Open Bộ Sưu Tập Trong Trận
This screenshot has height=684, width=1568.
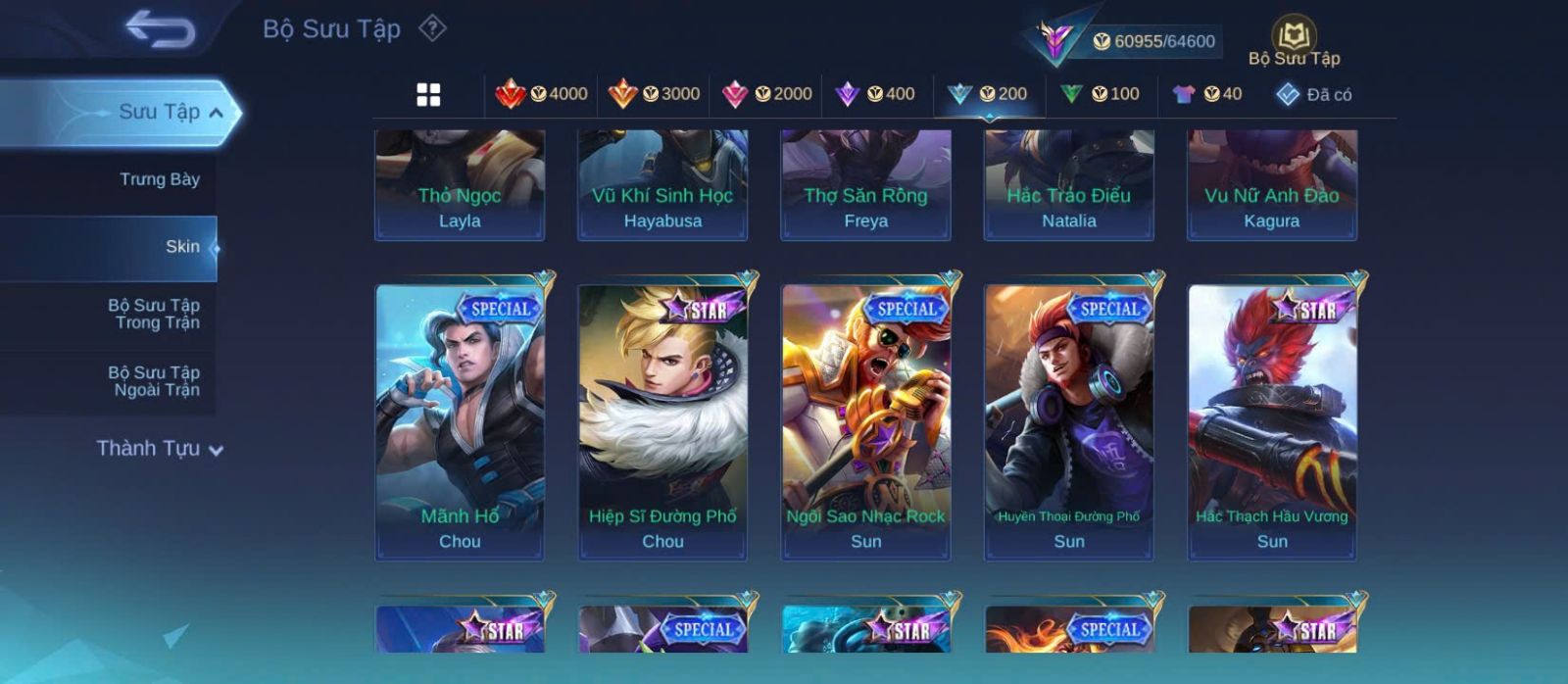(x=154, y=314)
